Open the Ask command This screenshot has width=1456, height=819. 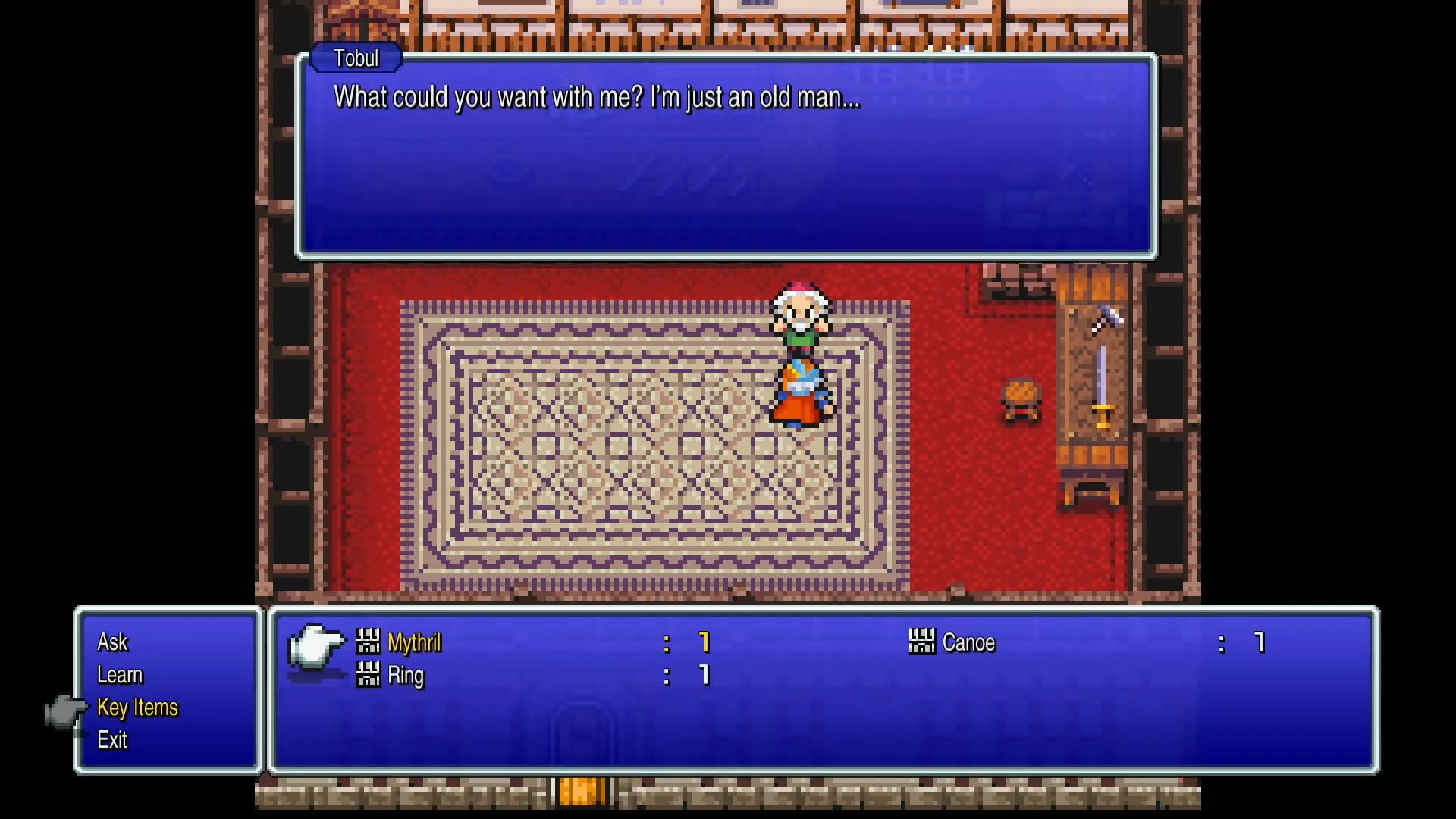112,642
